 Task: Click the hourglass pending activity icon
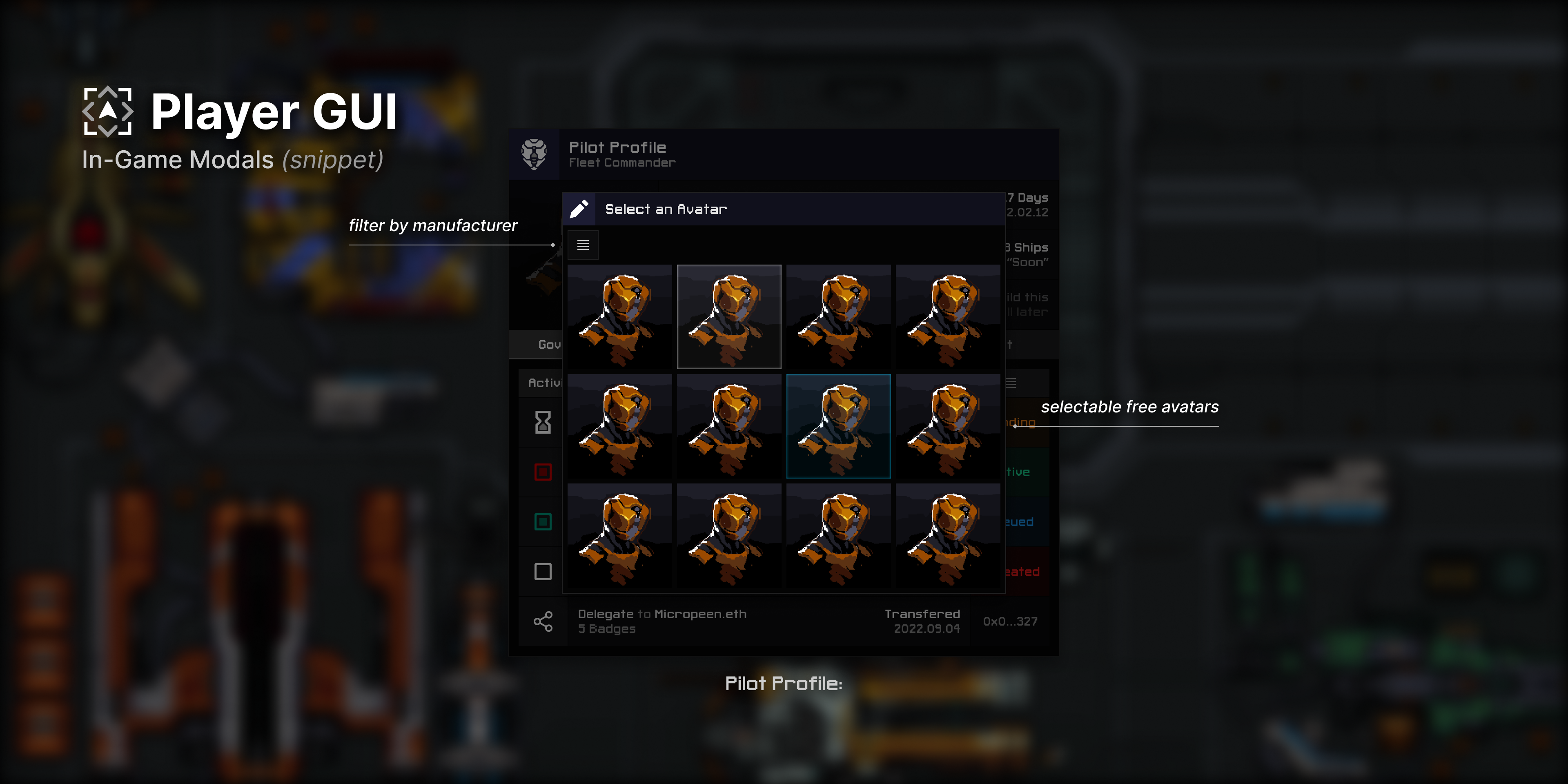(542, 421)
